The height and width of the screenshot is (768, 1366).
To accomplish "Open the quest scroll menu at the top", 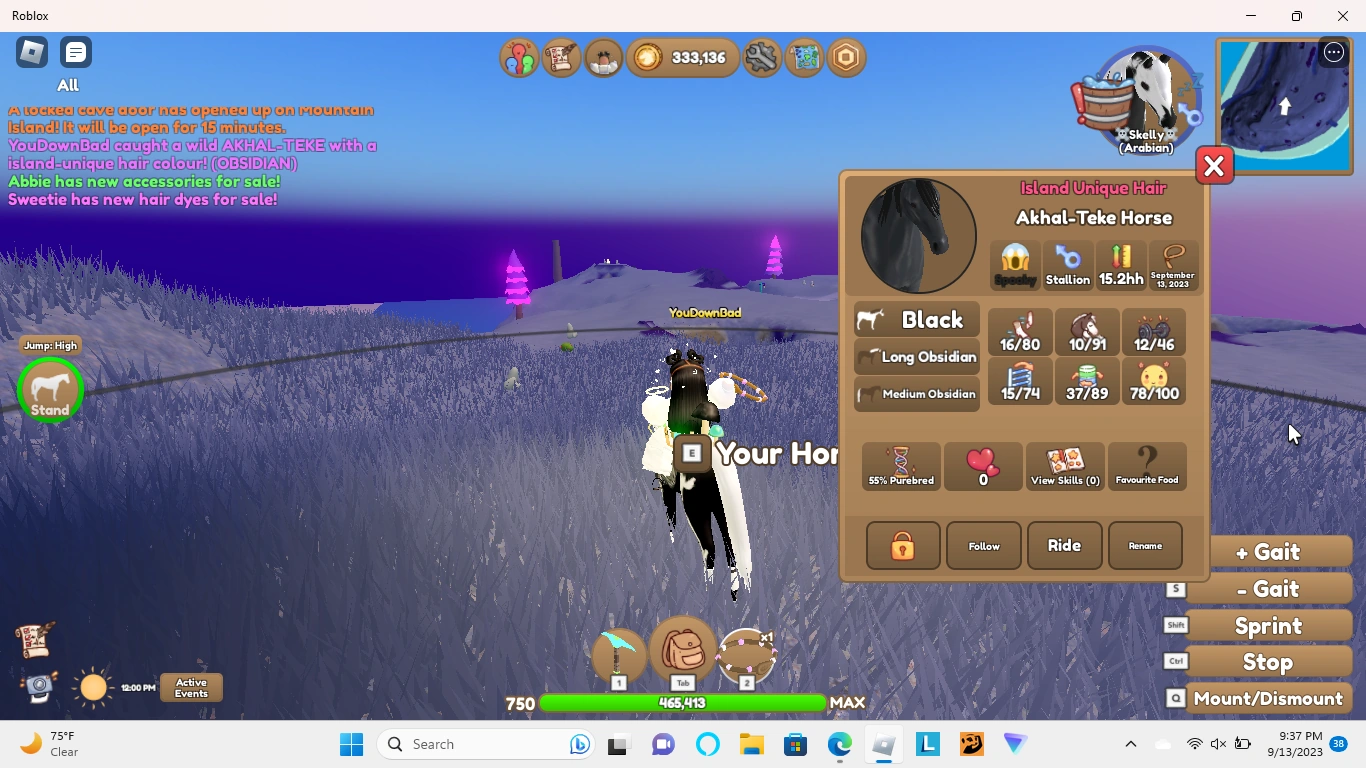I will point(561,57).
